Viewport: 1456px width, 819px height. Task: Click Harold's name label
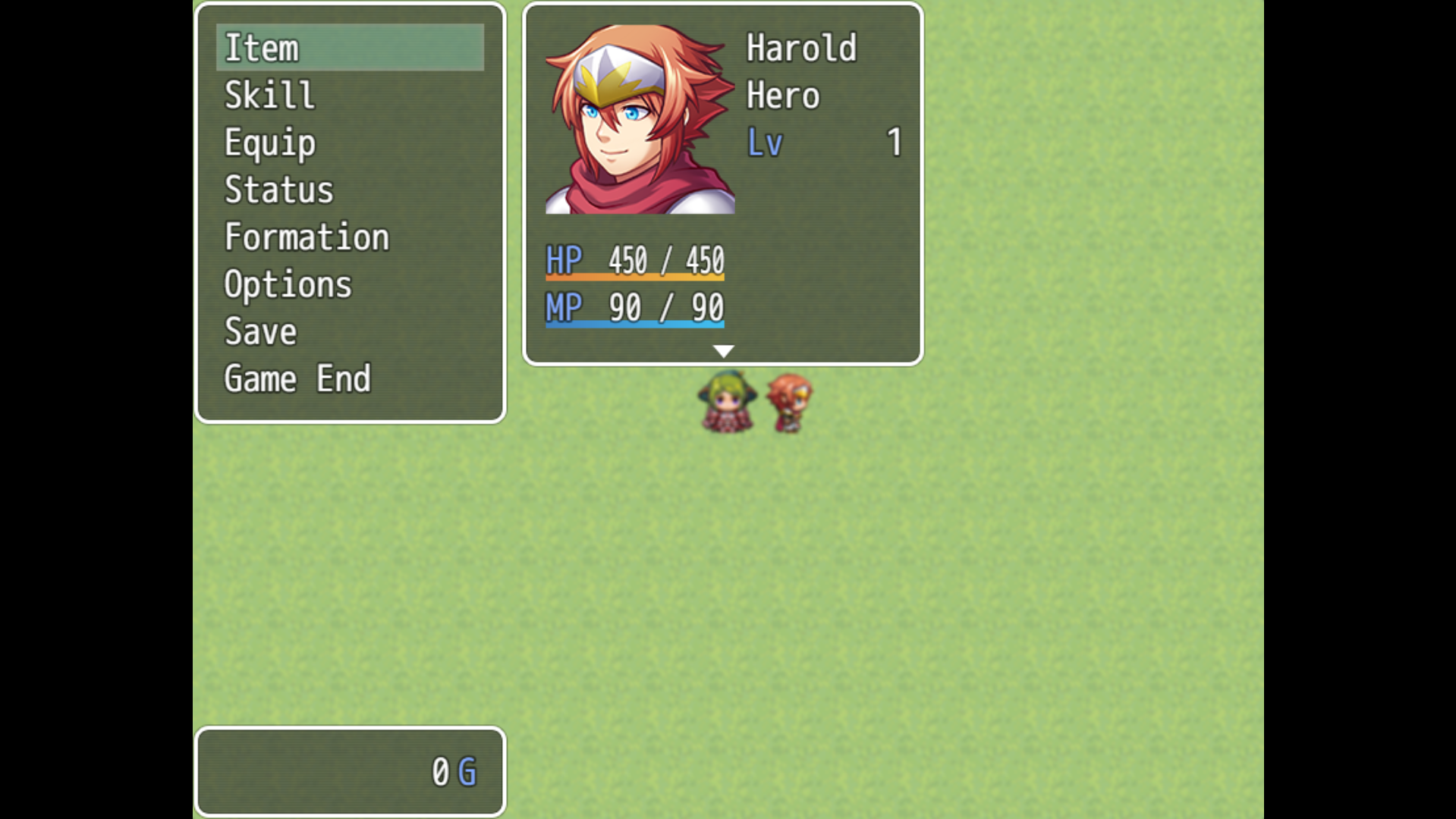800,48
